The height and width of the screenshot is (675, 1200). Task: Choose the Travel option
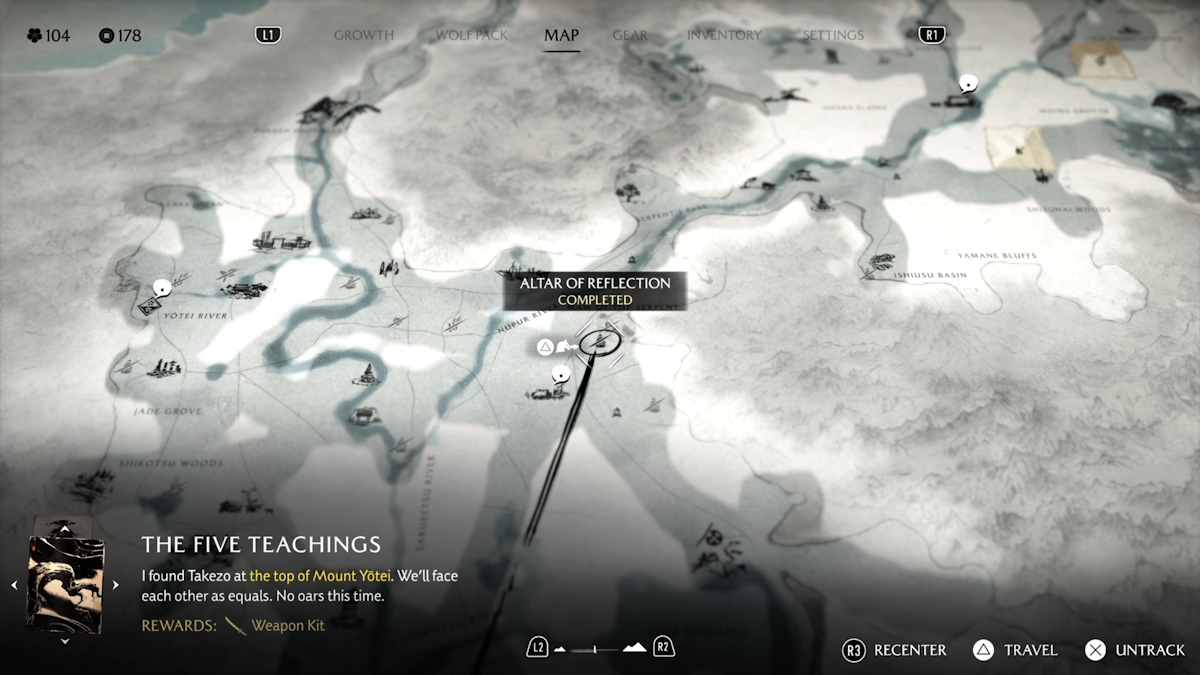(1016, 650)
